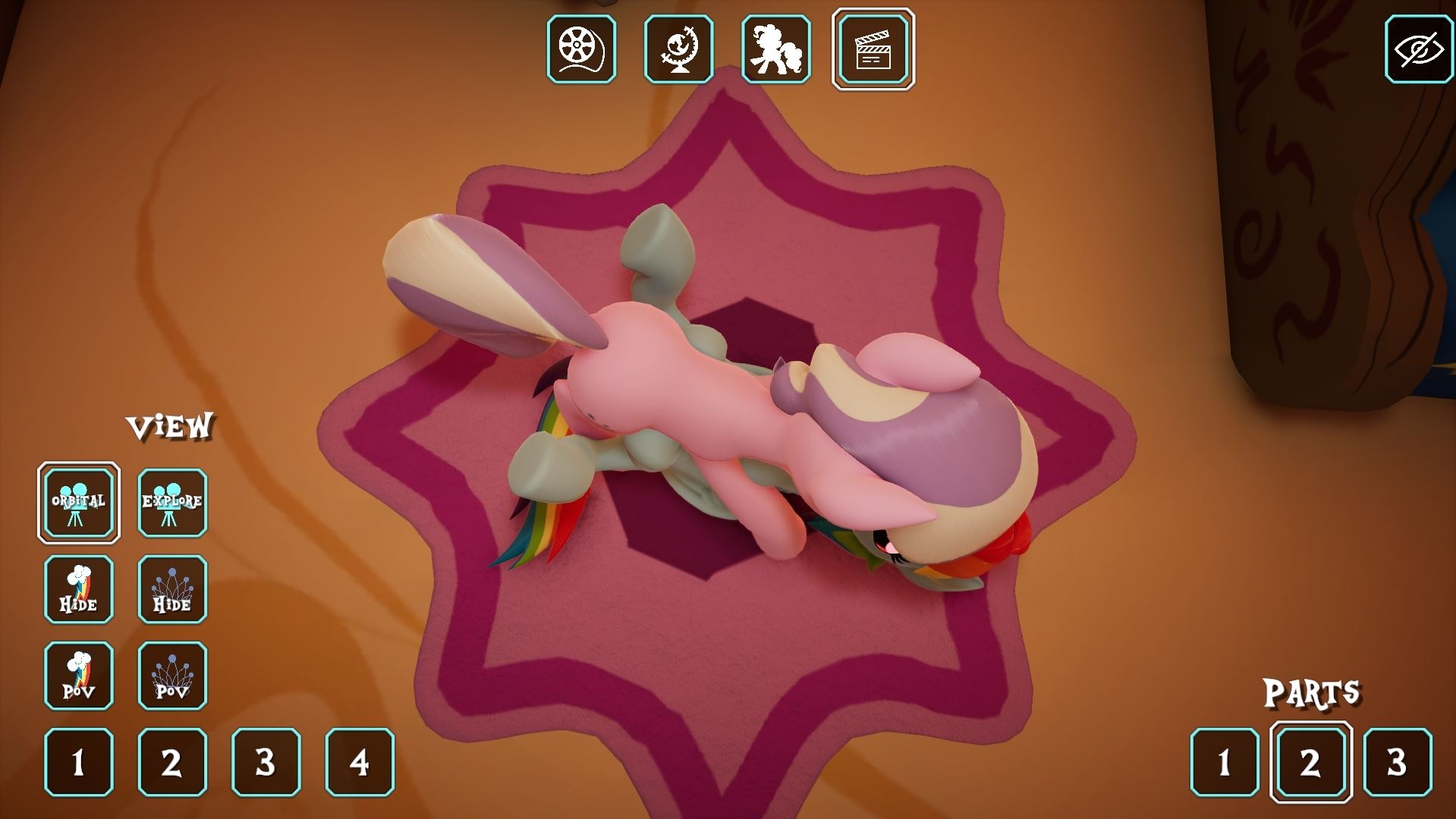Select Parts number 3
The height and width of the screenshot is (819, 1456).
1397,762
